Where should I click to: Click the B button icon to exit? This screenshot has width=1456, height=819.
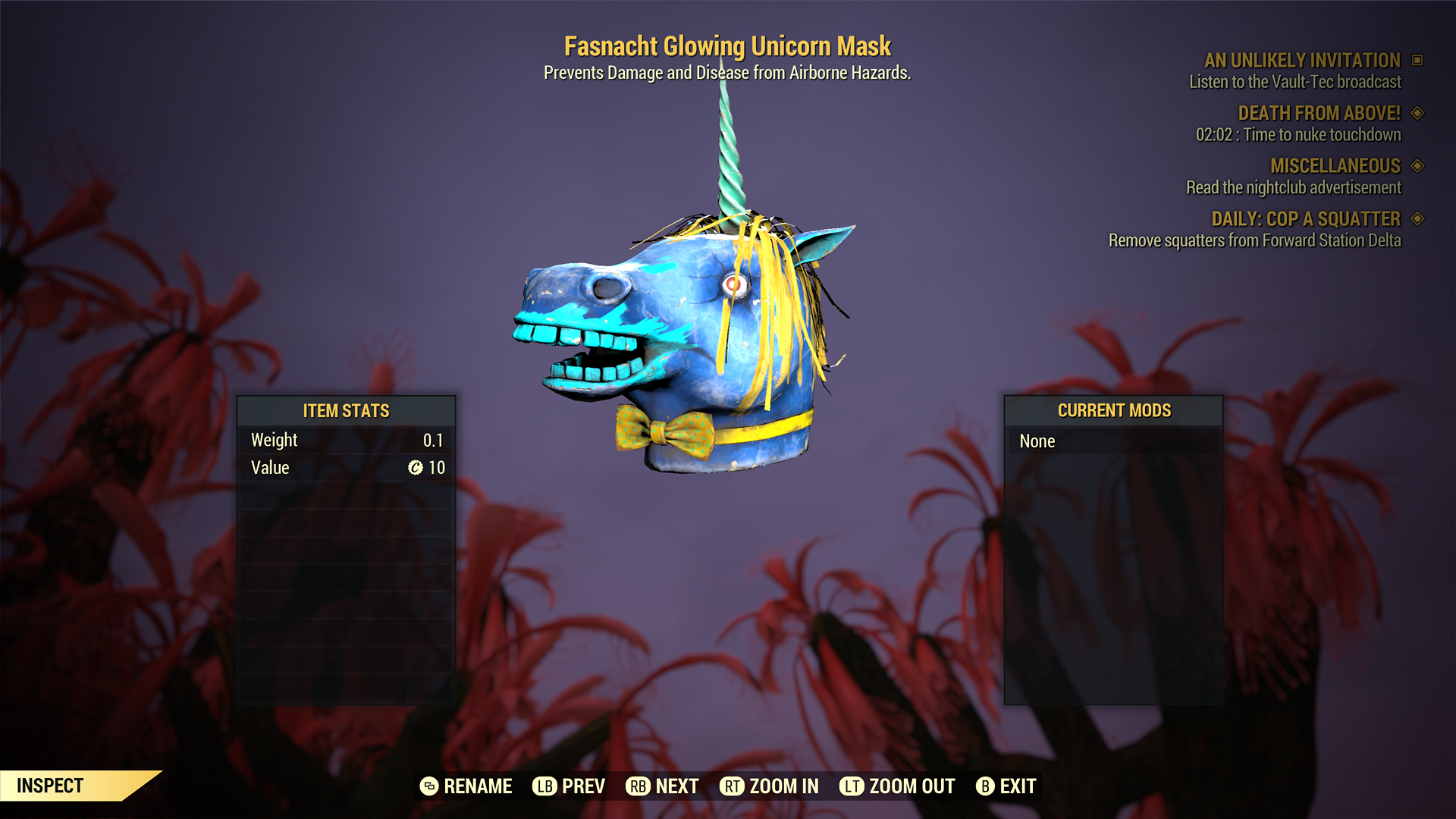point(986,786)
